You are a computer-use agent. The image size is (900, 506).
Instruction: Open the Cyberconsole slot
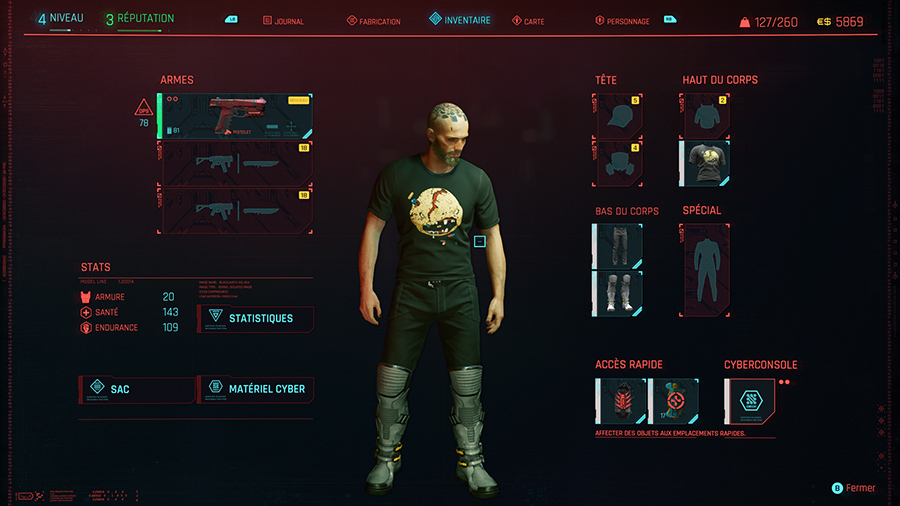pyautogui.click(x=749, y=402)
